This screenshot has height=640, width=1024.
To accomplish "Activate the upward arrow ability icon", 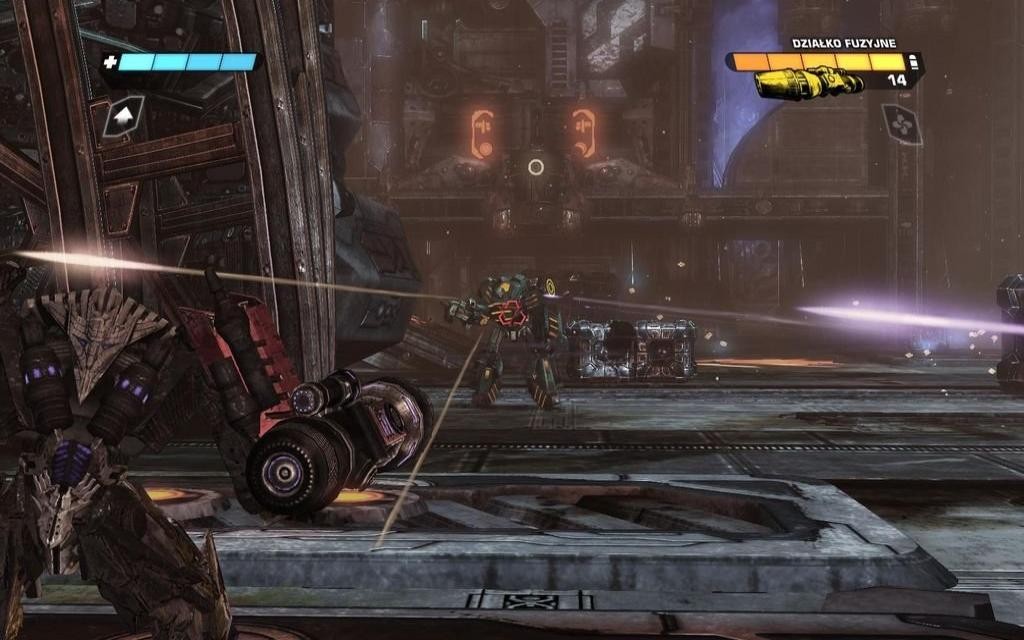I will click(x=124, y=117).
